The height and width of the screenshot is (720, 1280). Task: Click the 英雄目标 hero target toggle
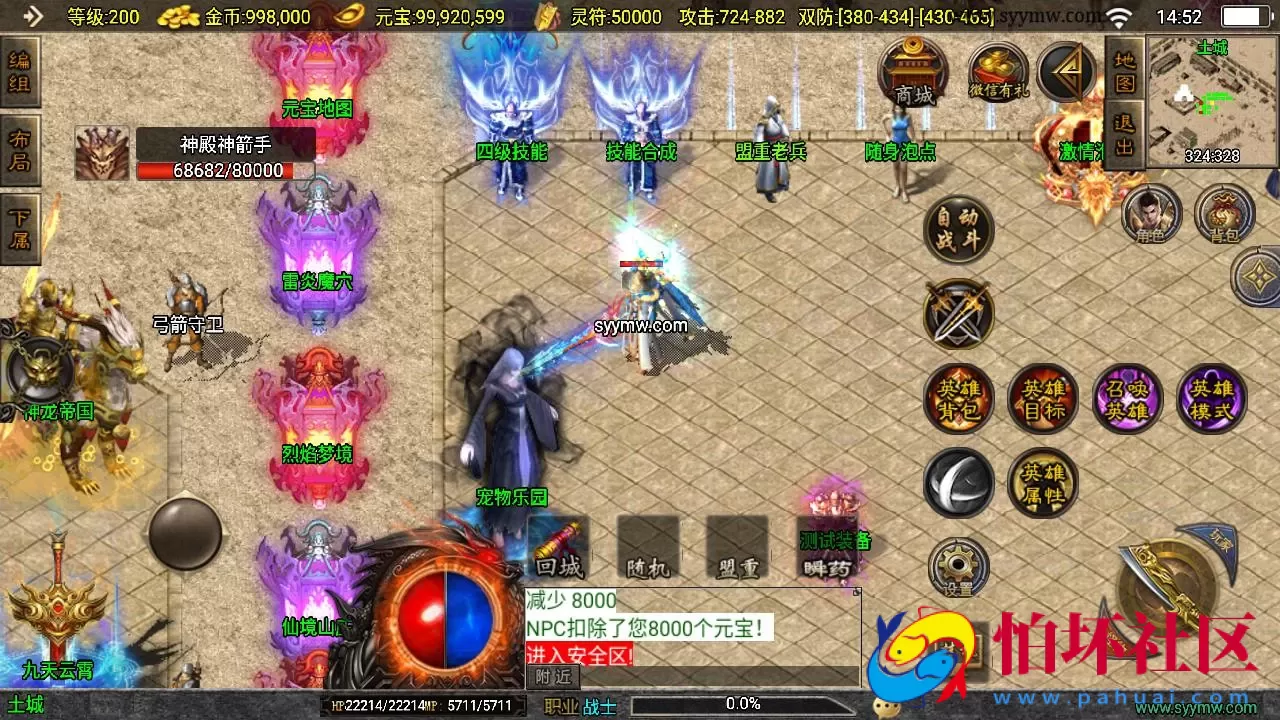tap(1042, 398)
